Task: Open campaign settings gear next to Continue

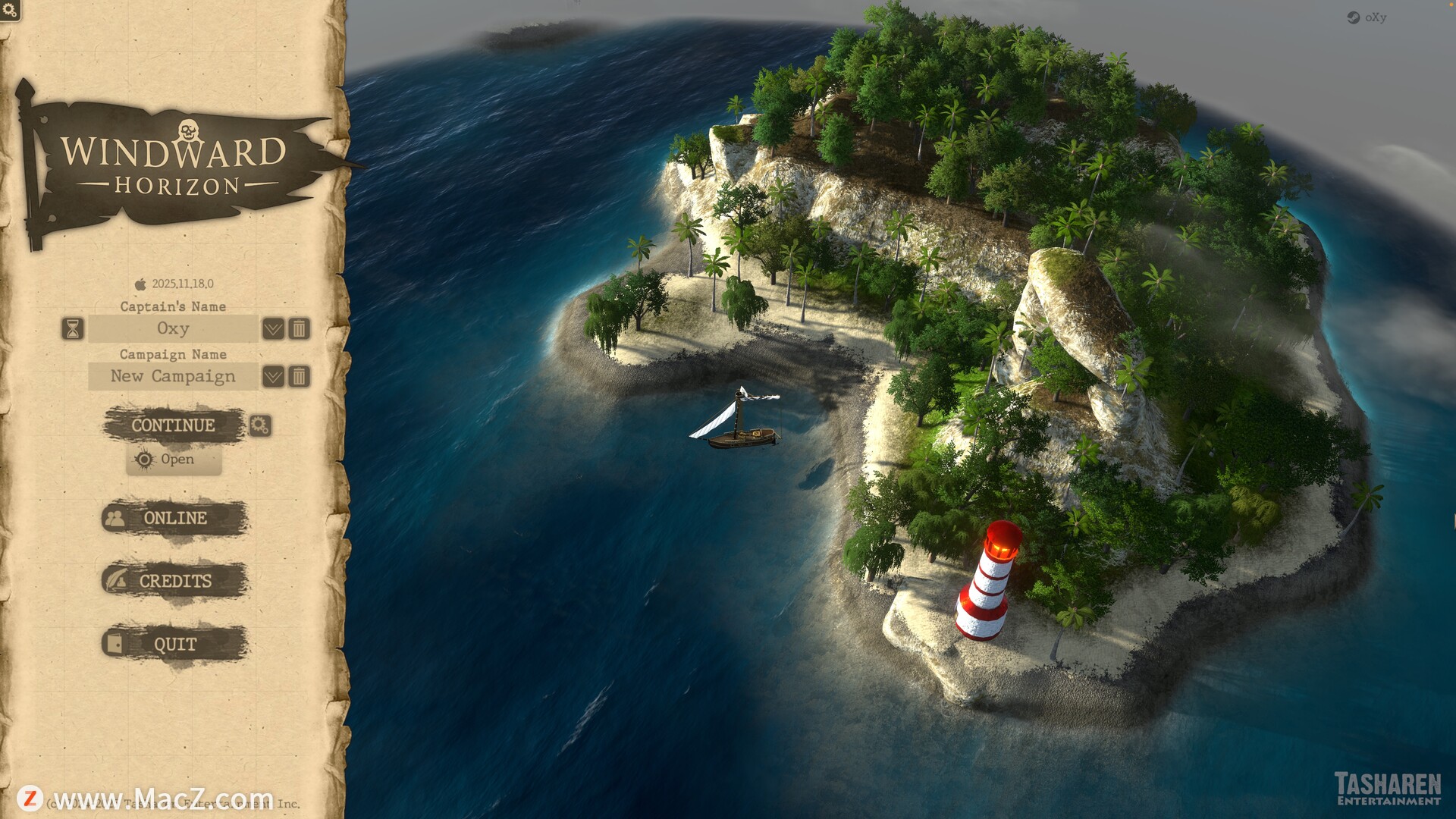Action: pyautogui.click(x=260, y=425)
